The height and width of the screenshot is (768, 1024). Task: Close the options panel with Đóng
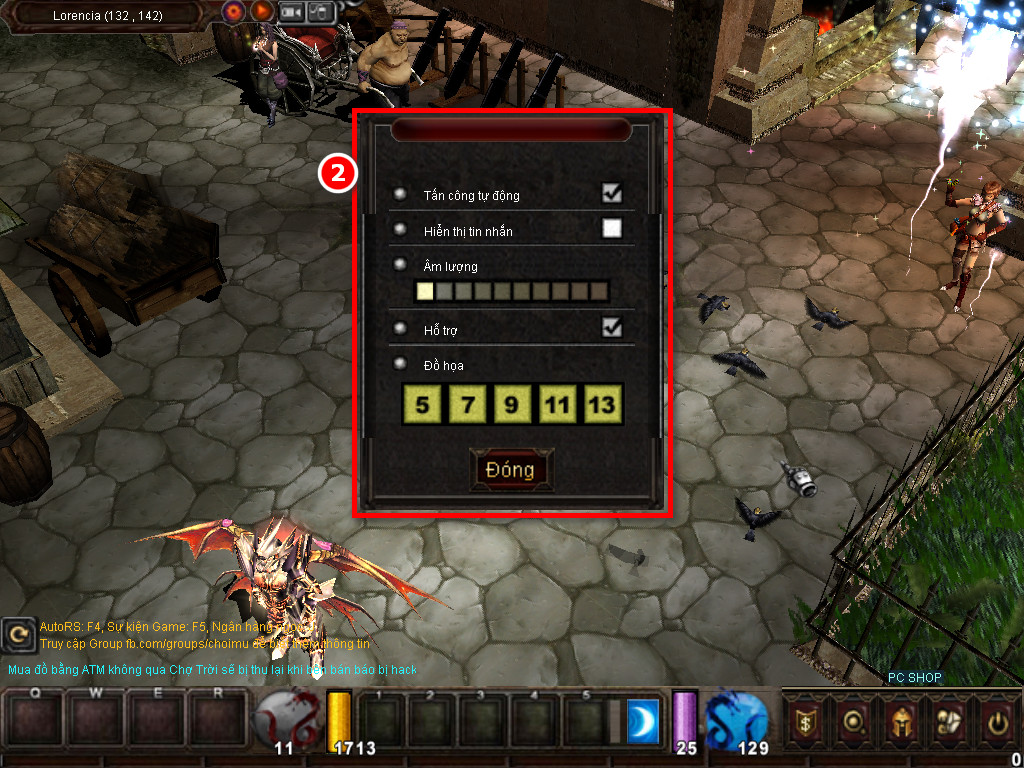click(510, 470)
